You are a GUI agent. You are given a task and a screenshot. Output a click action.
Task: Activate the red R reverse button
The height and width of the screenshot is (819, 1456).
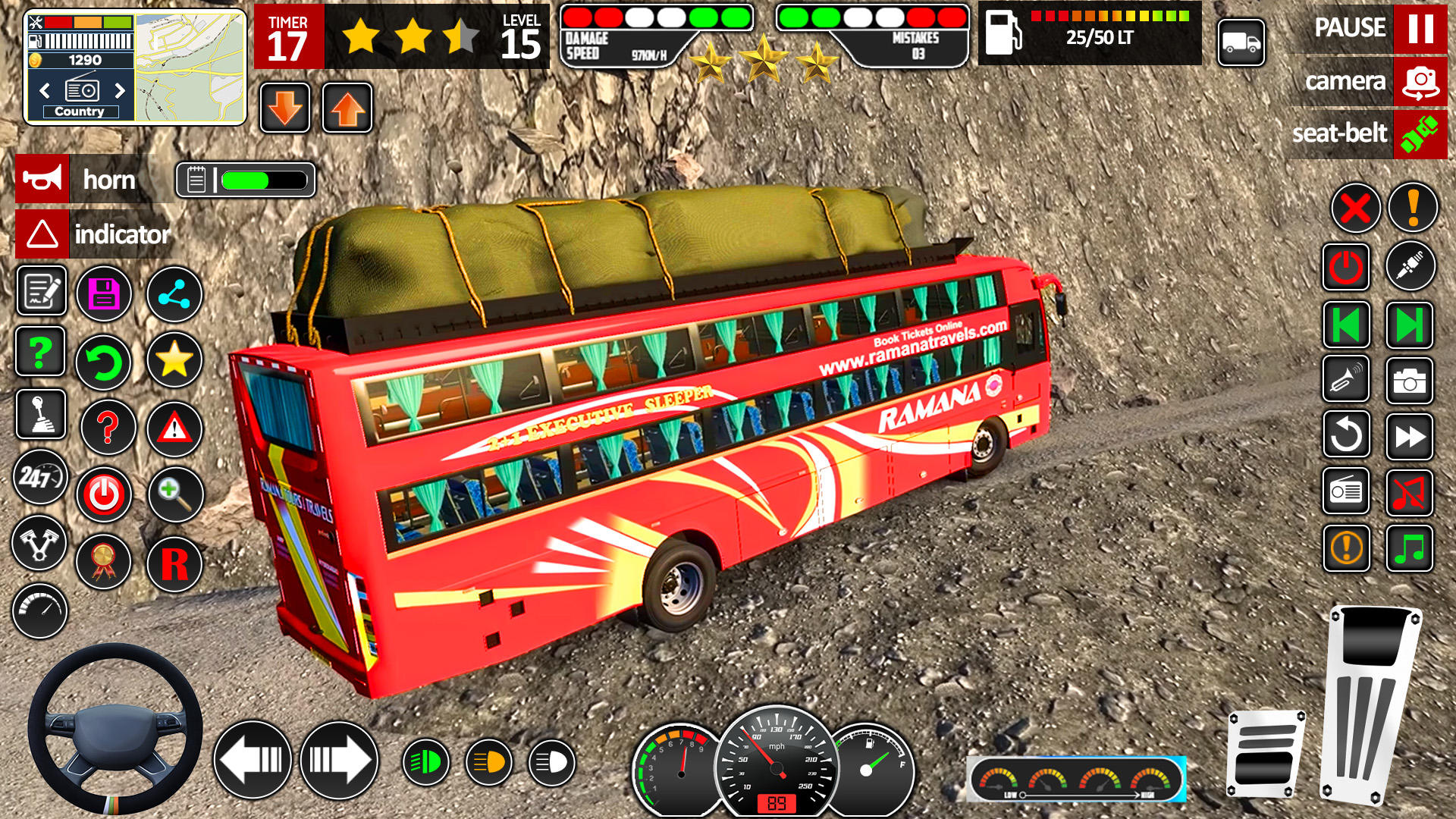(174, 564)
